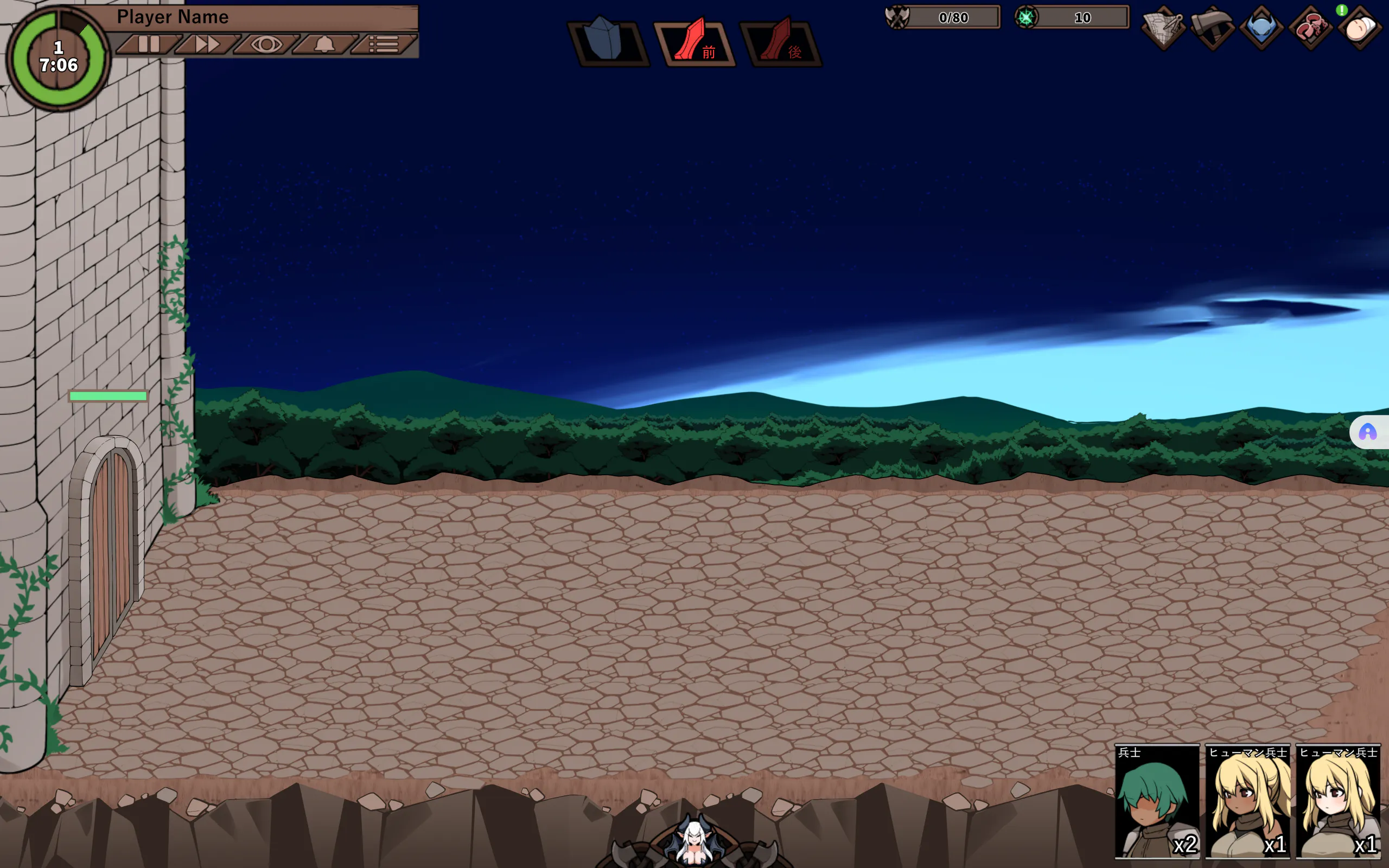The image size is (1389, 868).
Task: Click the green star resource icon
Action: (x=1025, y=17)
